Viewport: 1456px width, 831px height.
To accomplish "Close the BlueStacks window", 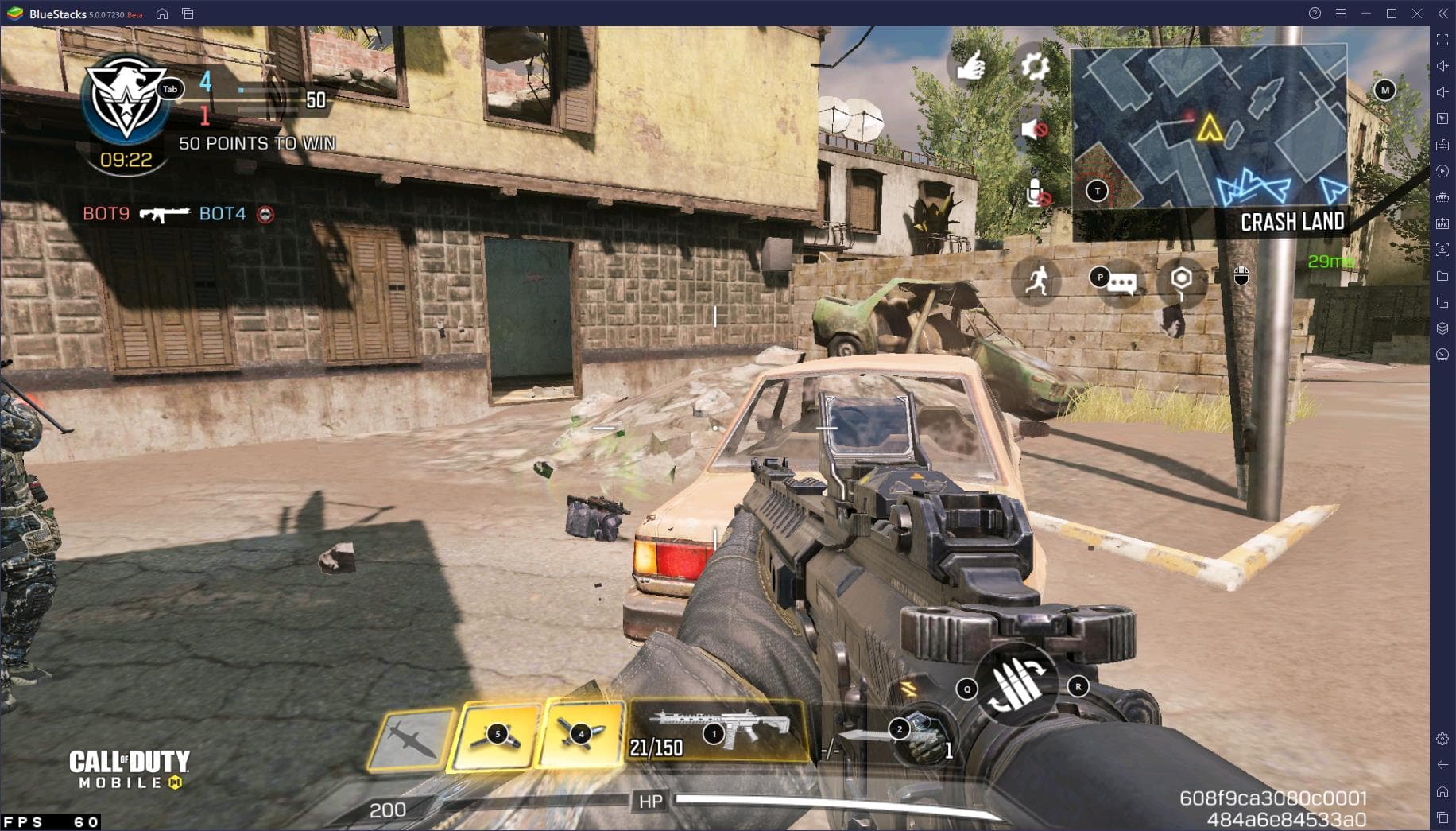I will click(x=1416, y=14).
